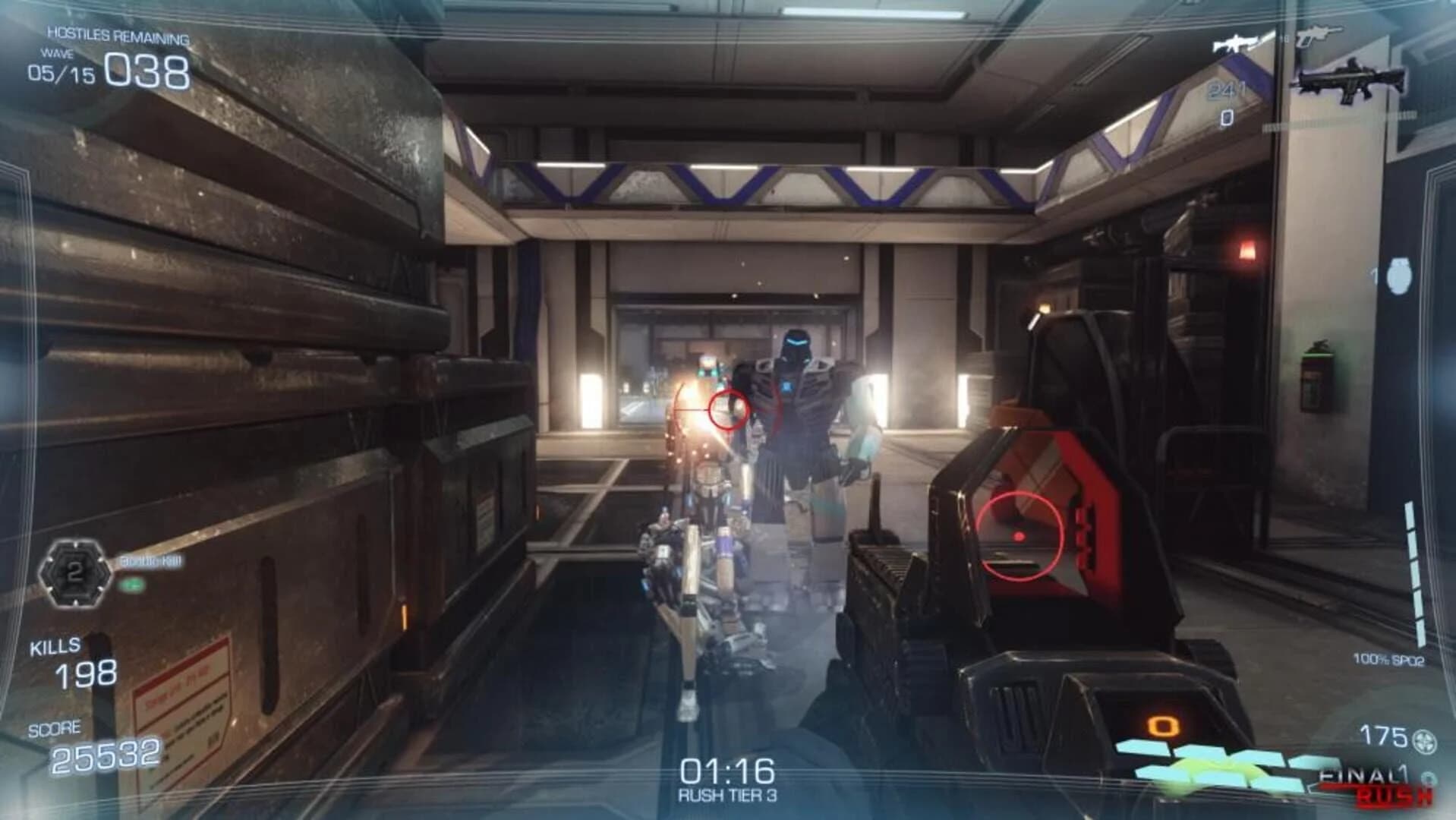Screen dimensions: 1456x820
Task: Click the 01:16 countdown timer bar
Action: coord(726,769)
